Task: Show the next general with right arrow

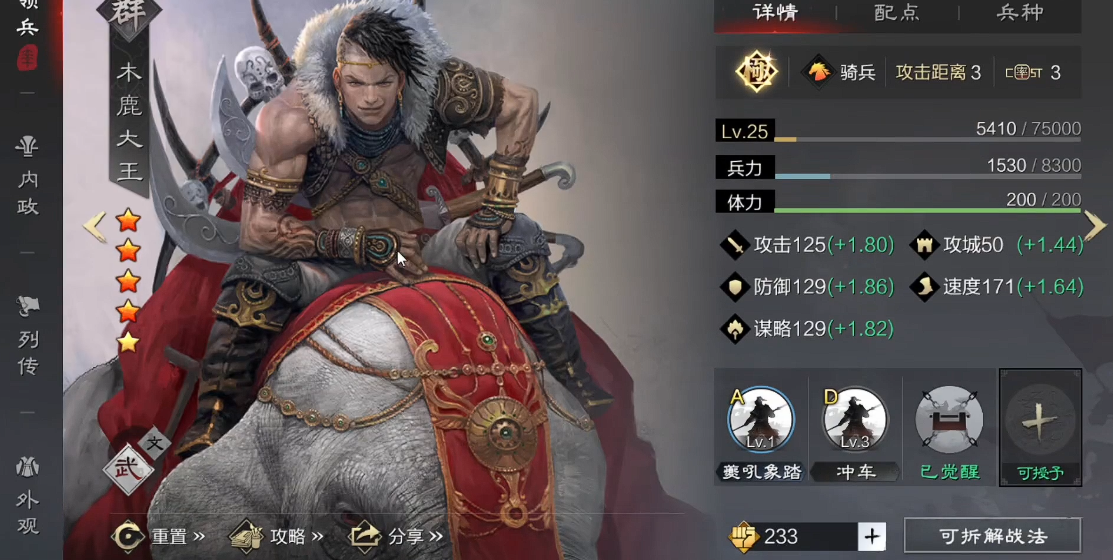Action: click(x=1095, y=226)
